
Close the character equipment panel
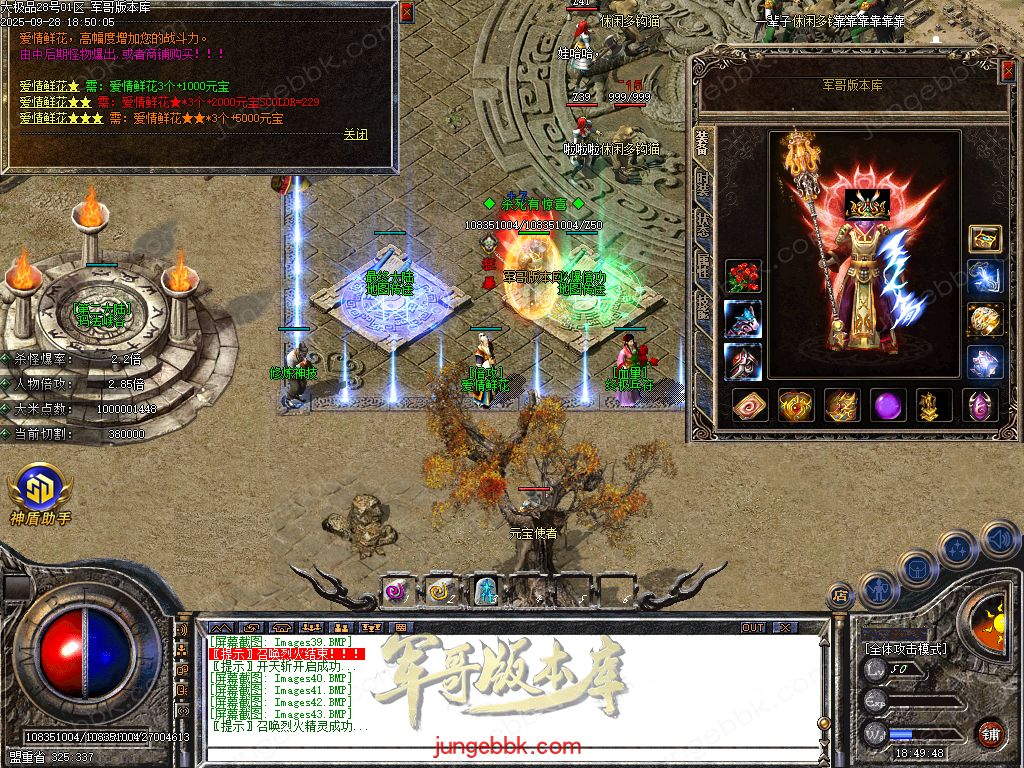point(1007,69)
